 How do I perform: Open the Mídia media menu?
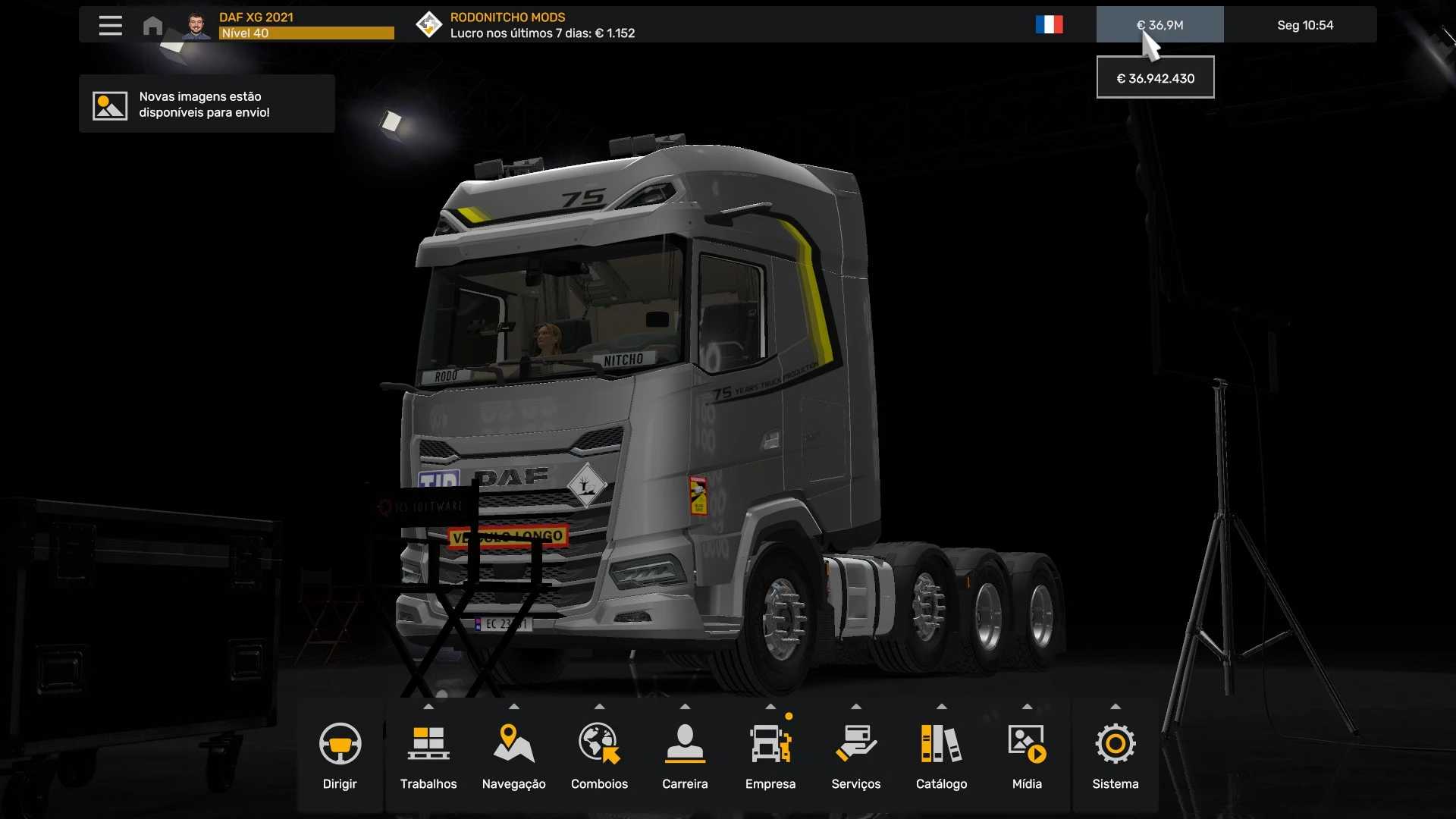pyautogui.click(x=1027, y=756)
